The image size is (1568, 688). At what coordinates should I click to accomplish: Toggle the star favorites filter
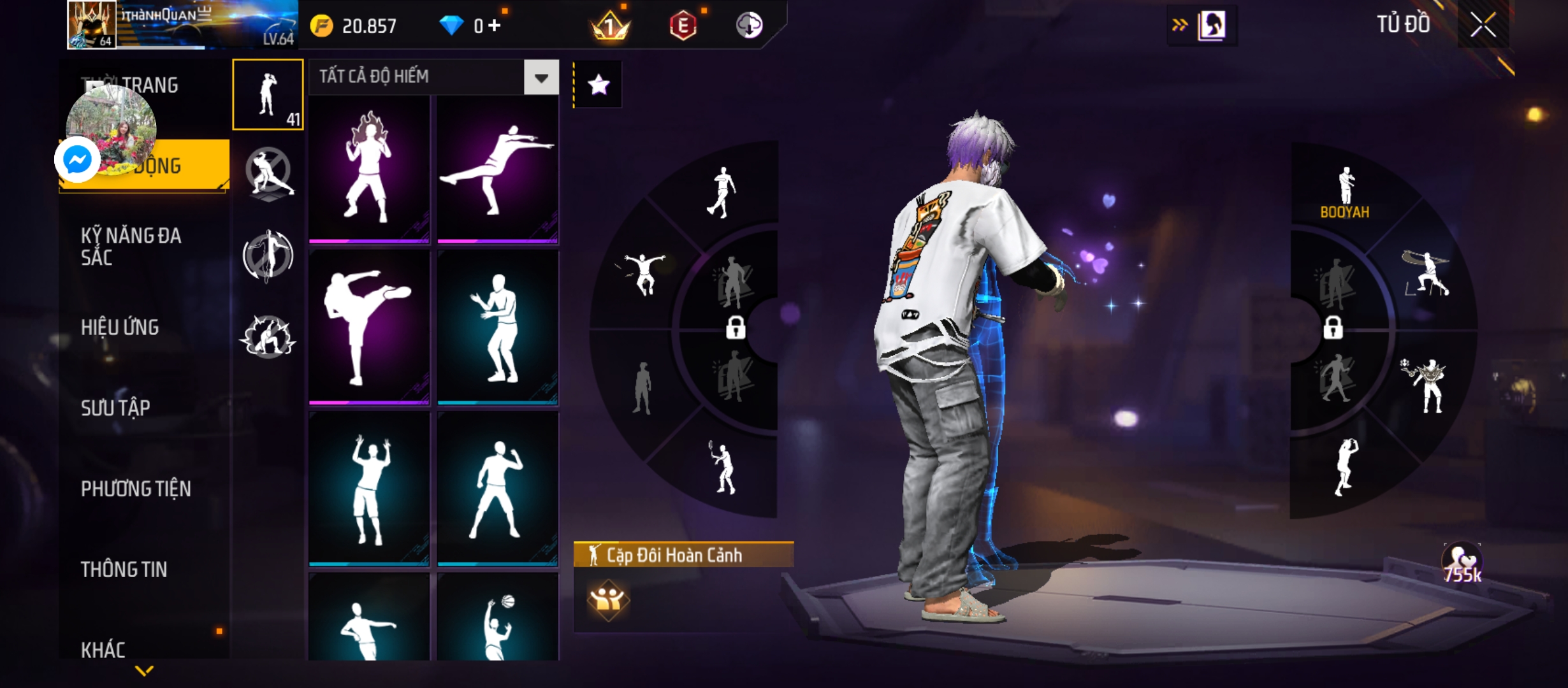click(598, 85)
